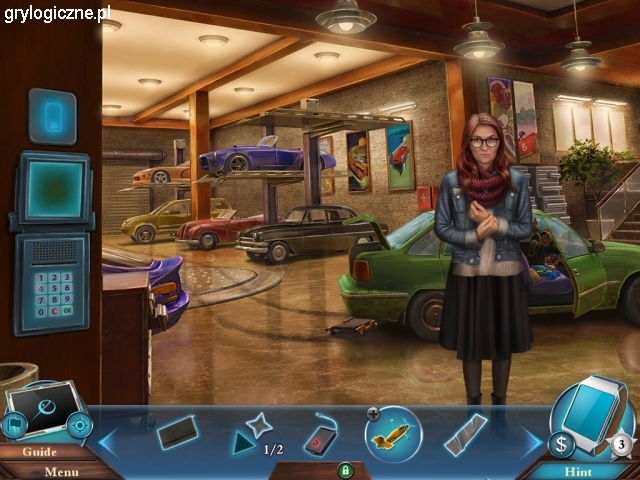Select the black wallet inventory item
The height and width of the screenshot is (480, 640).
178,432
